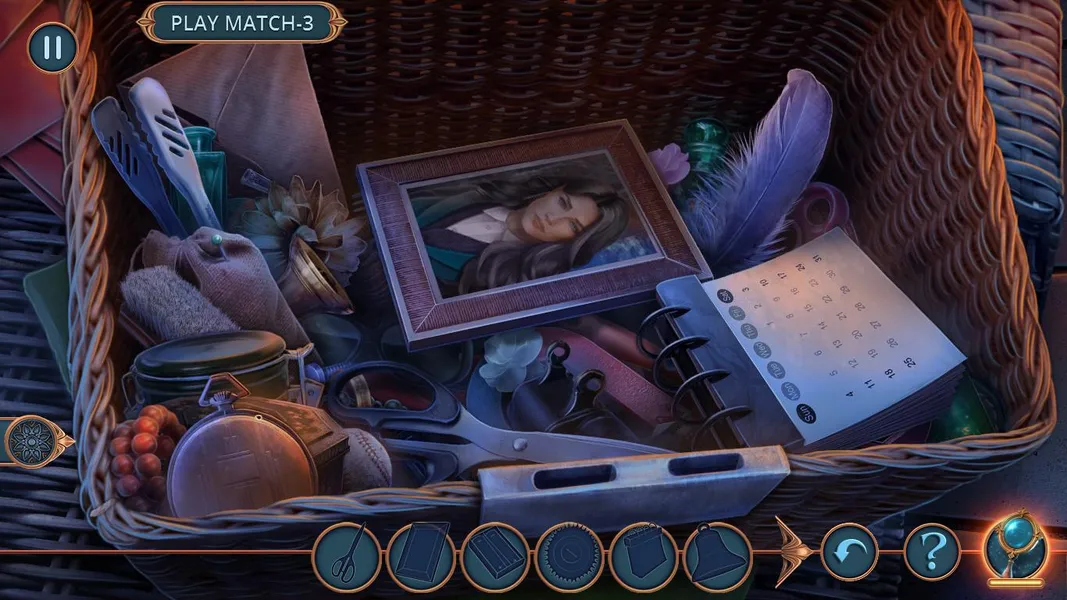Open the ornate medallion side tab

(x=30, y=441)
